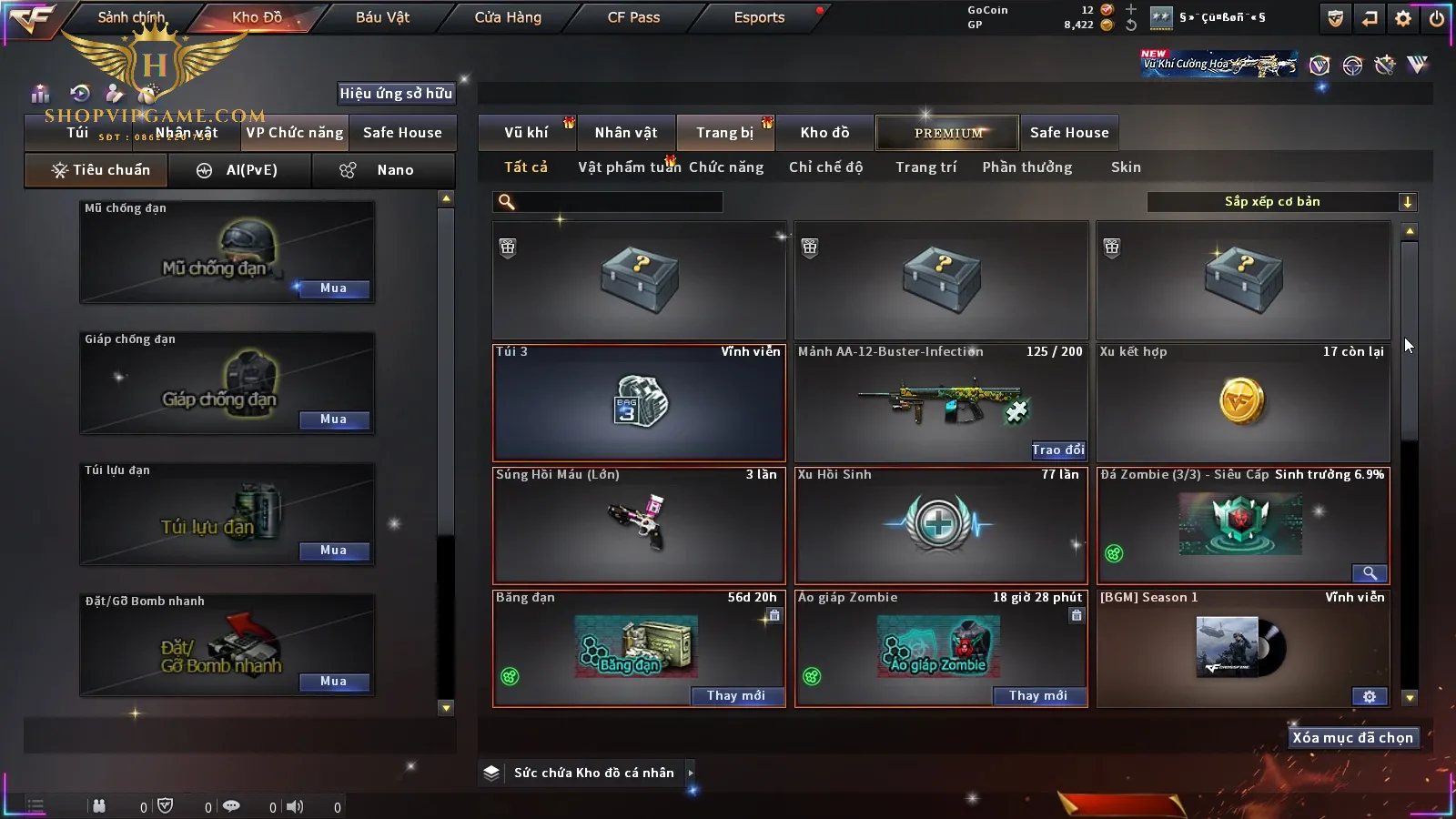The image size is (1456, 819).
Task: Go to the Cửa Hàng shop
Action: point(508,17)
